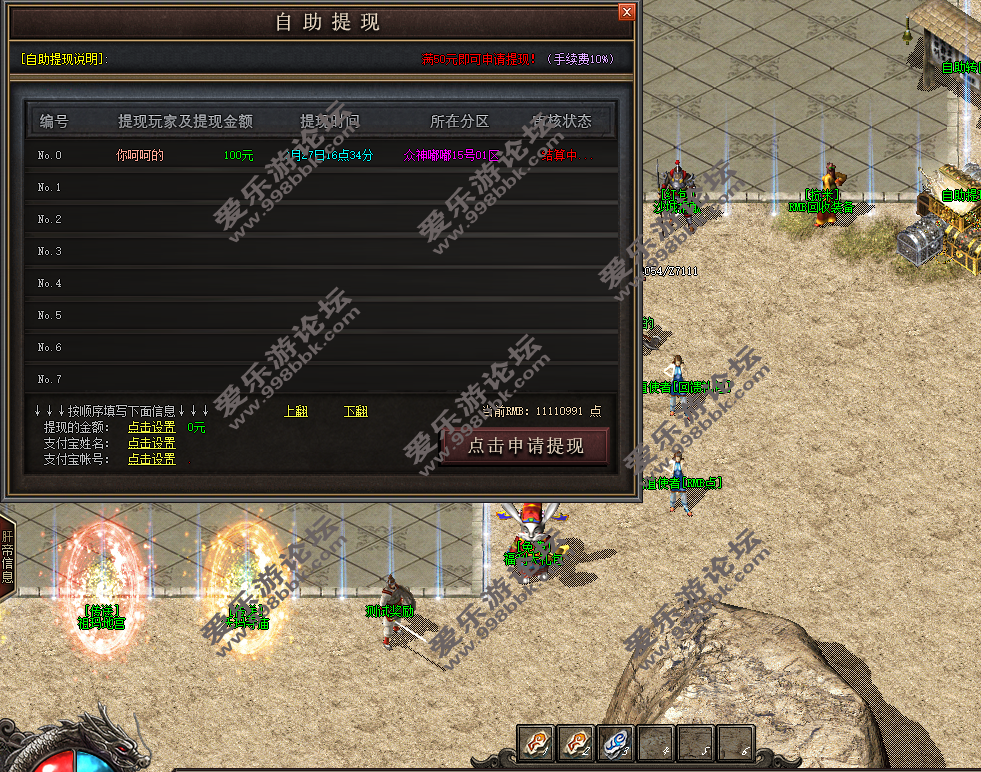Use the blue rune stone in slot 3
This screenshot has width=981, height=772.
point(615,743)
